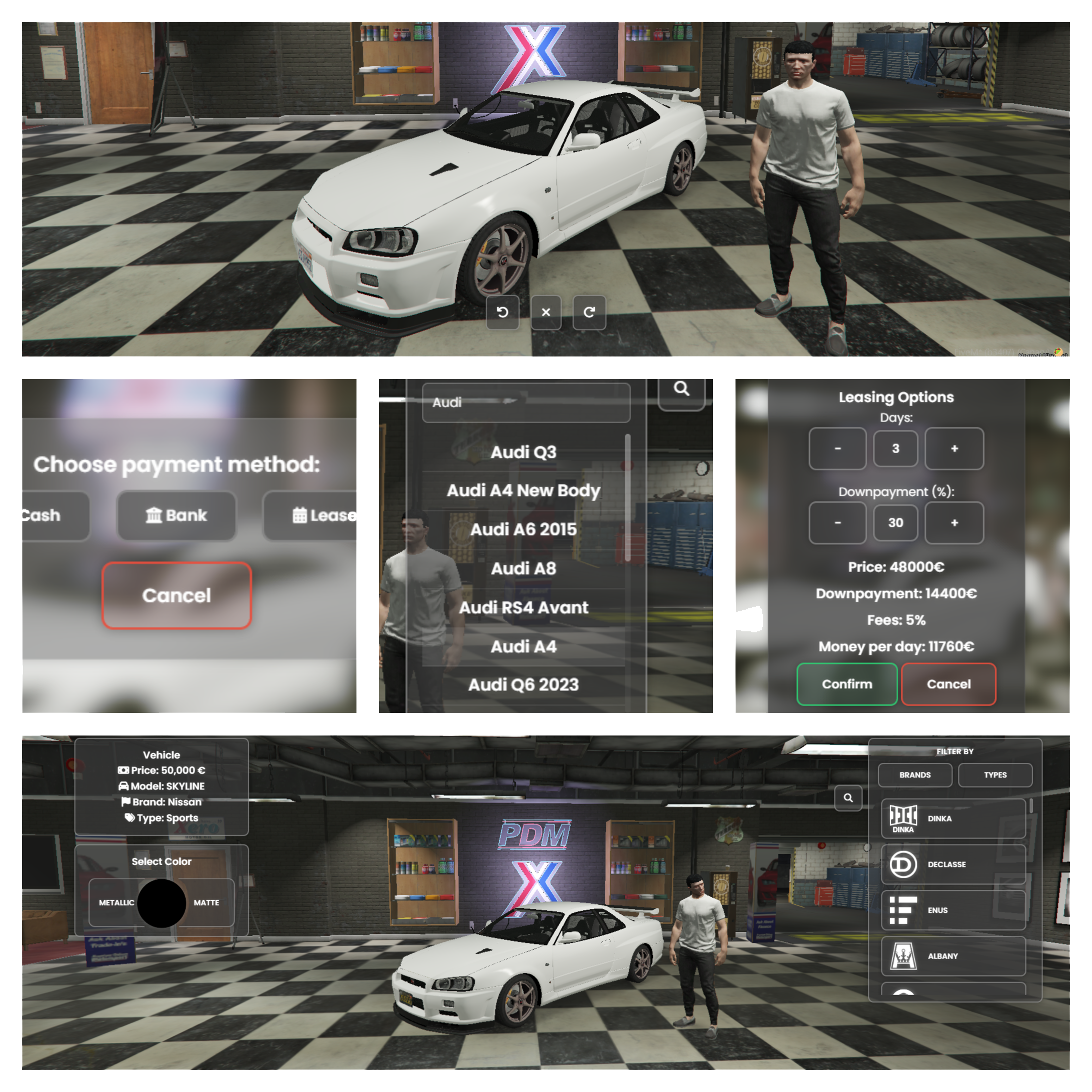Switch filter to Types
Viewport: 1092px width, 1092px height.
(995, 775)
